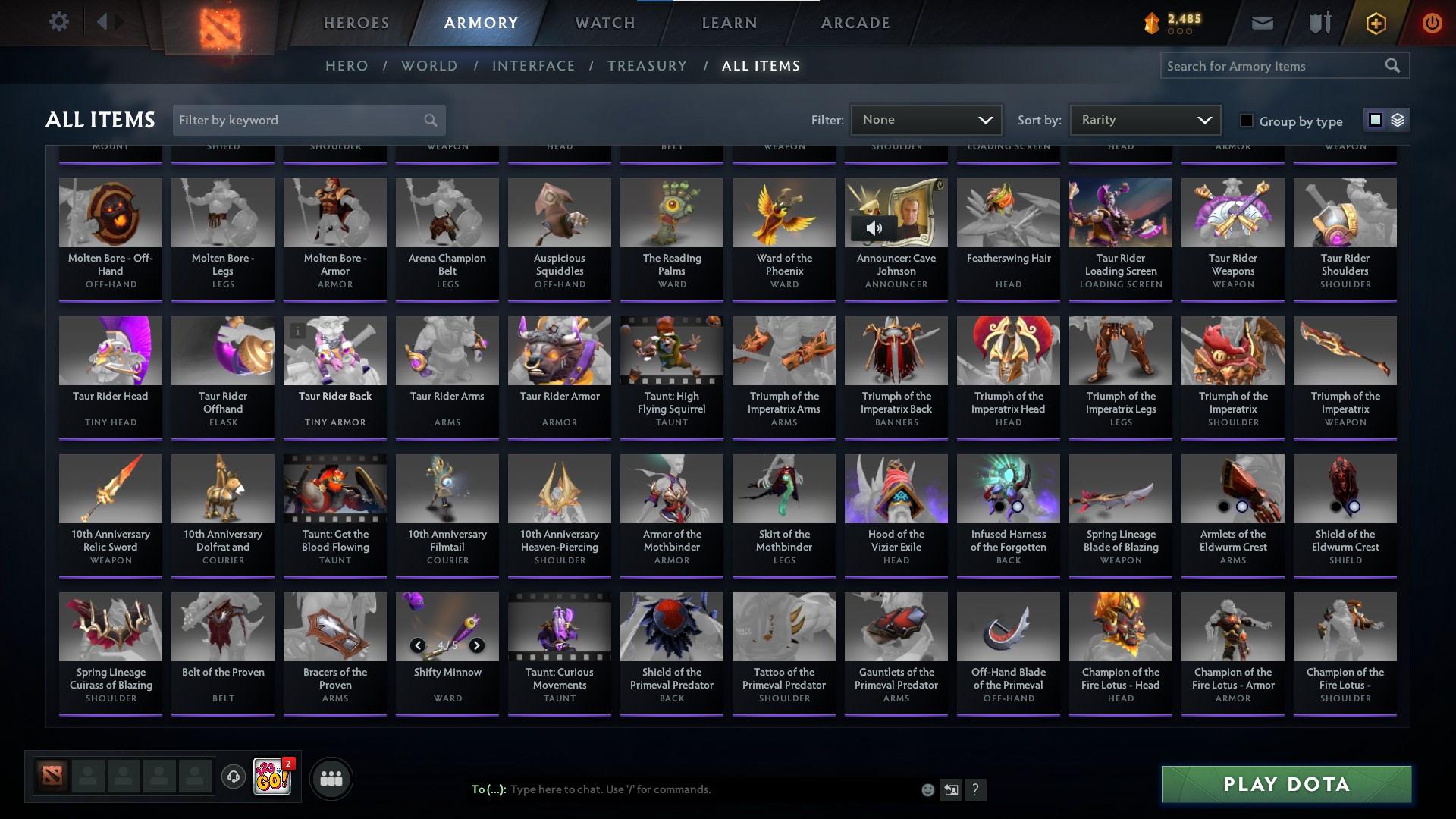The height and width of the screenshot is (819, 1456).
Task: Open the emoticon picker beside the chat field
Action: point(927,789)
